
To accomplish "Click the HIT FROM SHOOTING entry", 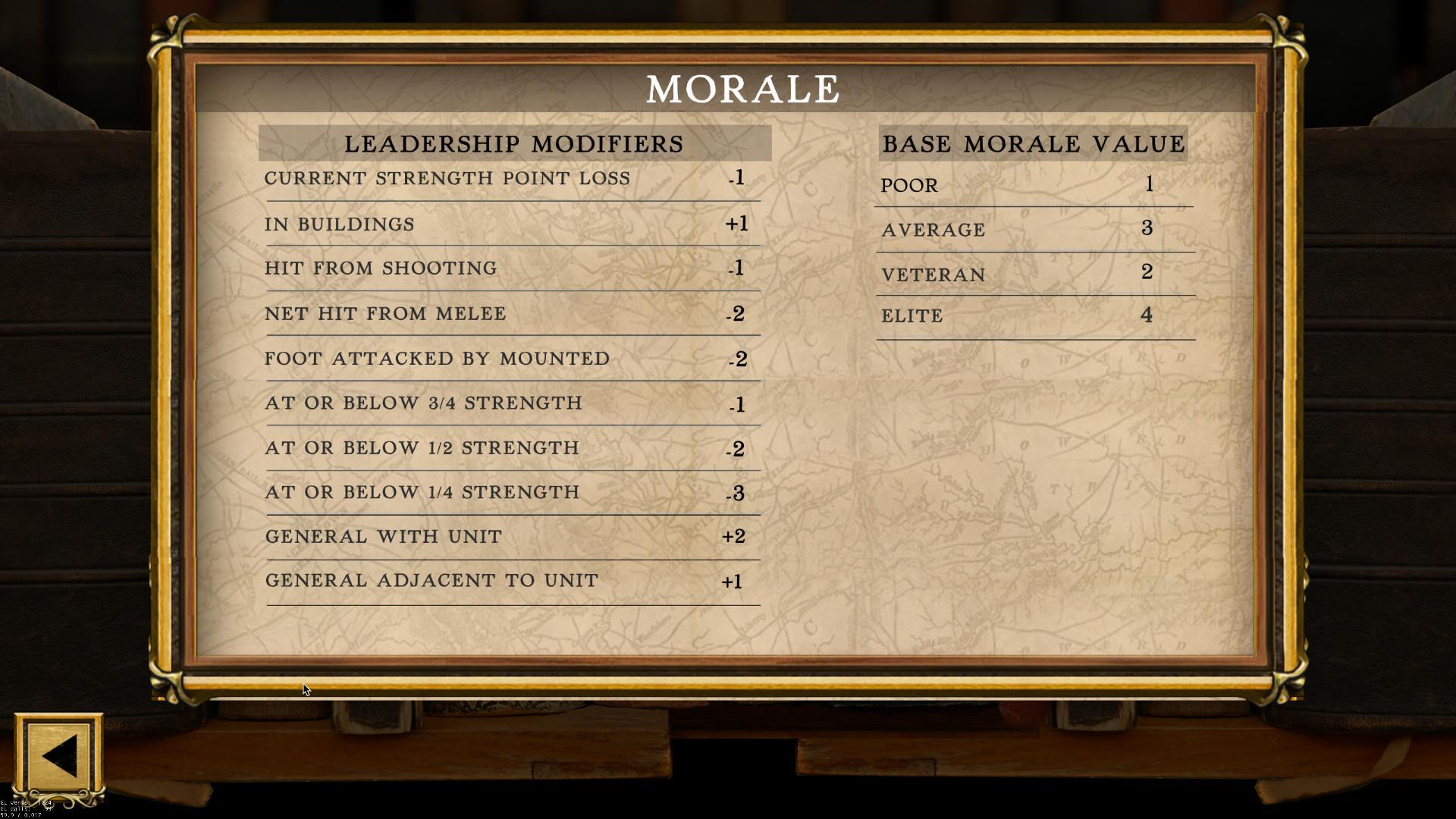I will pos(381,268).
